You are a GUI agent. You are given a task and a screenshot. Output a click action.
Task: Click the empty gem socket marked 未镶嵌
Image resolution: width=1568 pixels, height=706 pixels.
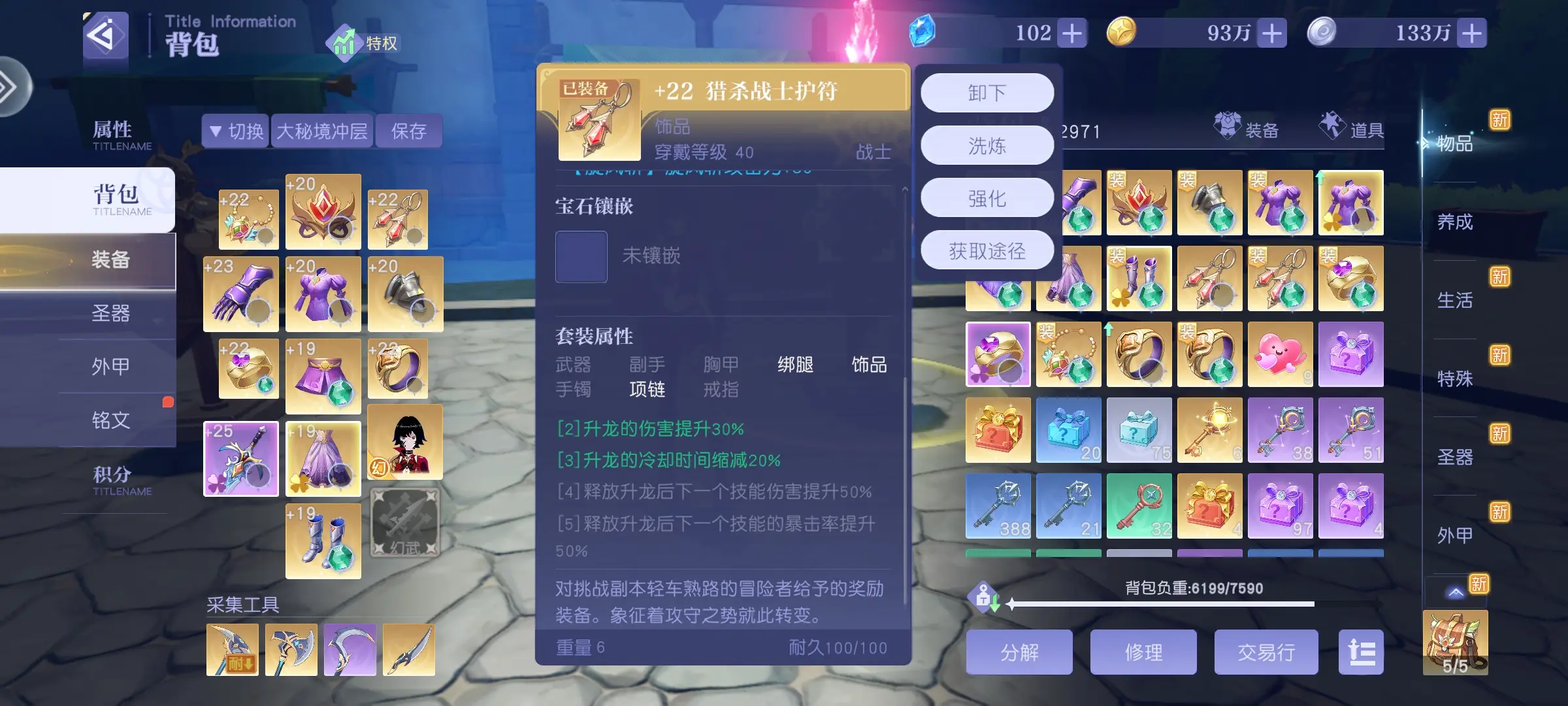point(580,257)
